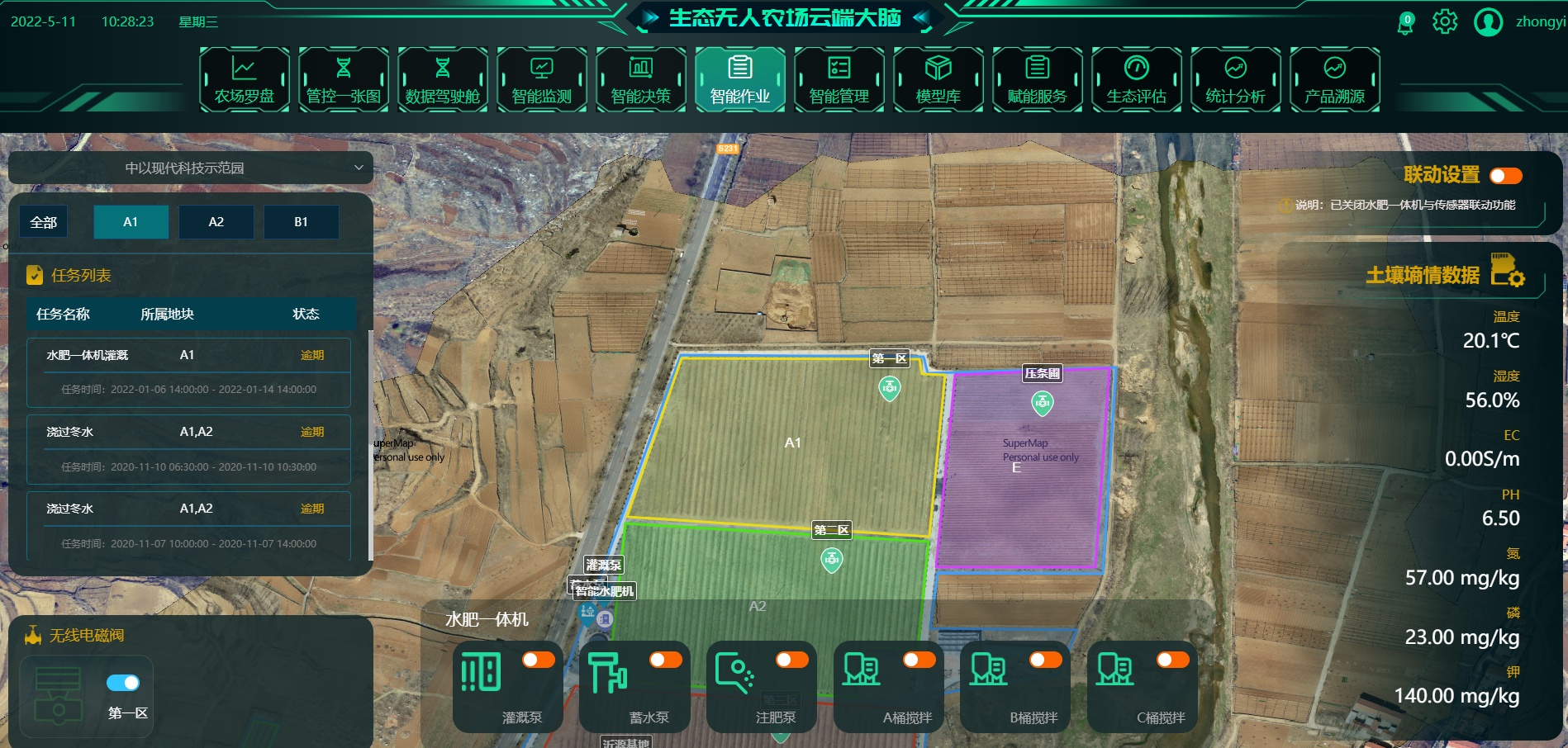Switch to 智能监测 module
1568x748 pixels.
pyautogui.click(x=542, y=79)
